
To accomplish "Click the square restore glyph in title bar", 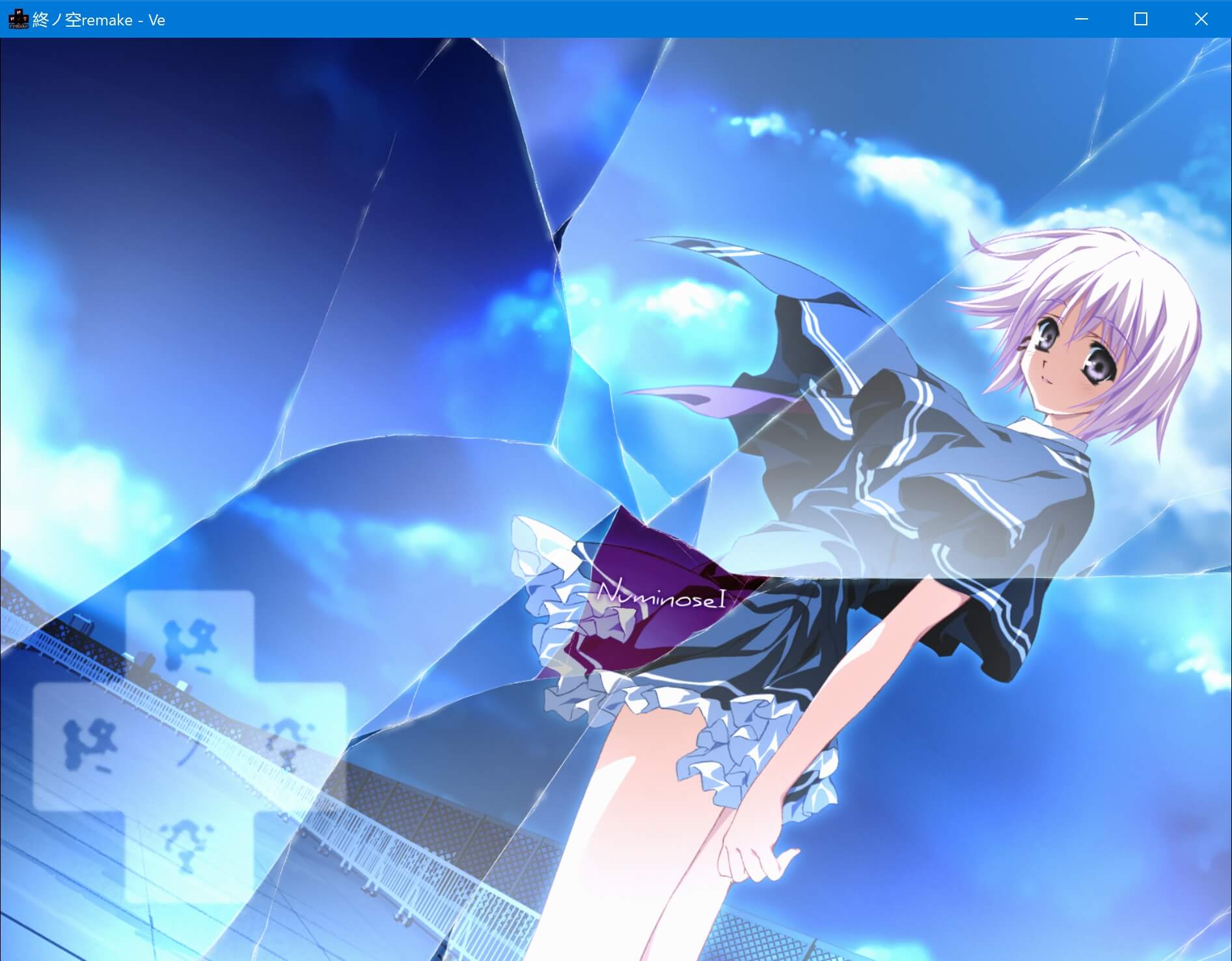I will [x=1140, y=20].
